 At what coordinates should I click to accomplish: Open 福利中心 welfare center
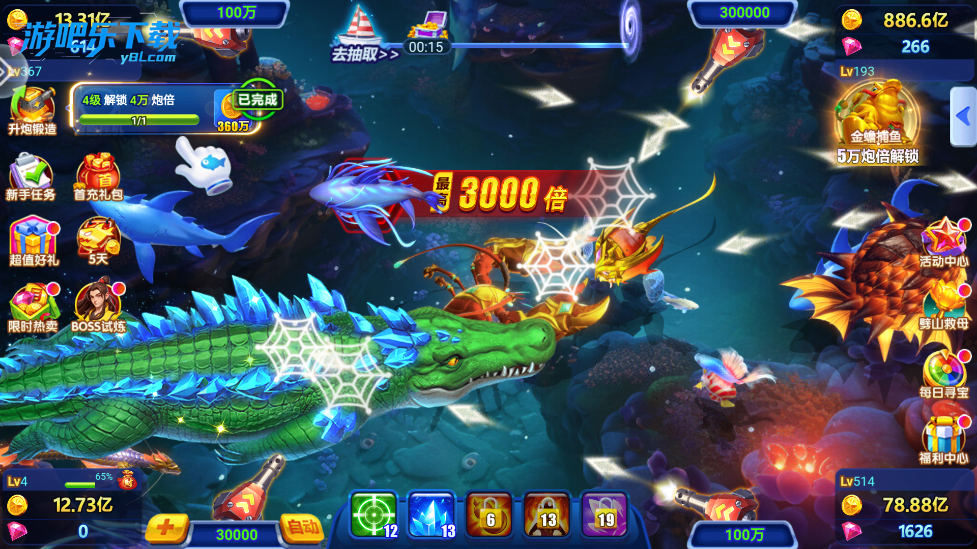pyautogui.click(x=944, y=440)
